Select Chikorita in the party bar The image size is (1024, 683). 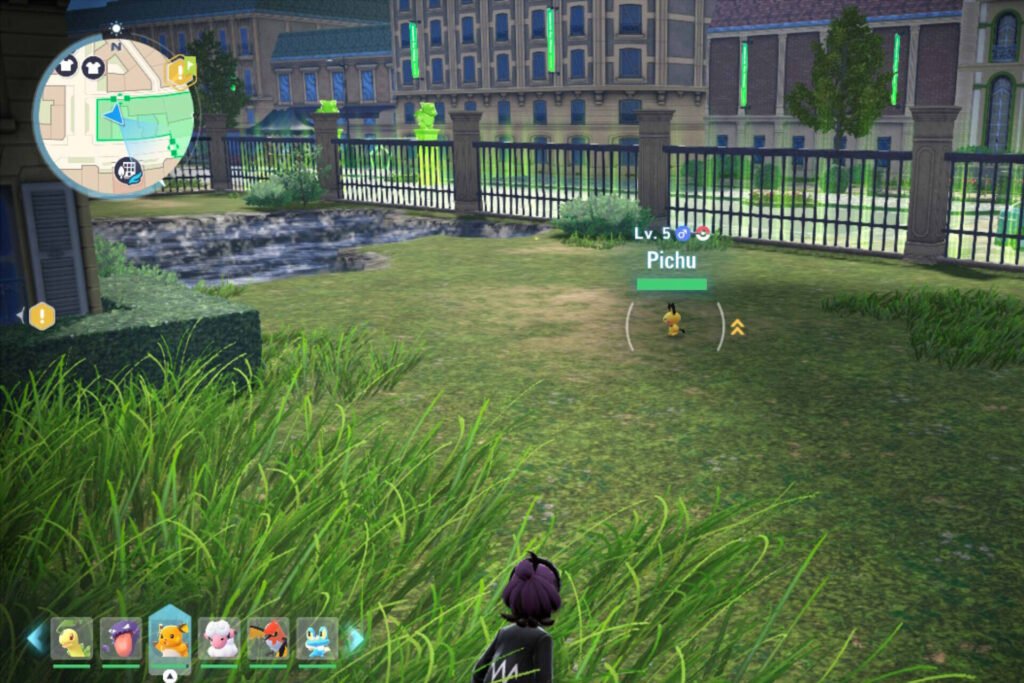coord(72,638)
